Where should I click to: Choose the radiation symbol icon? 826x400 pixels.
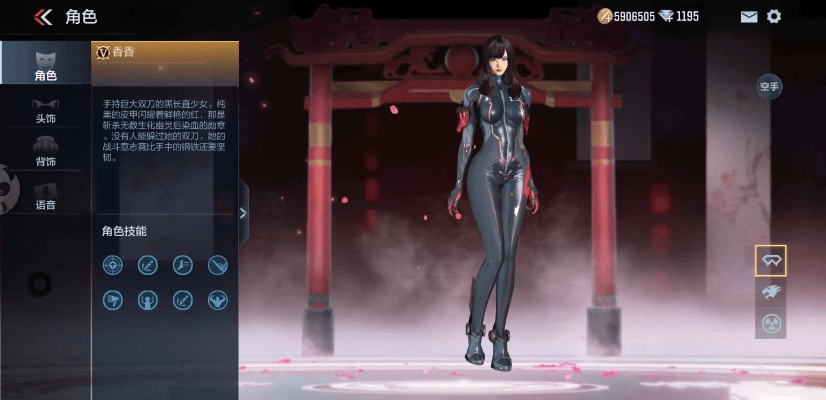tap(770, 323)
